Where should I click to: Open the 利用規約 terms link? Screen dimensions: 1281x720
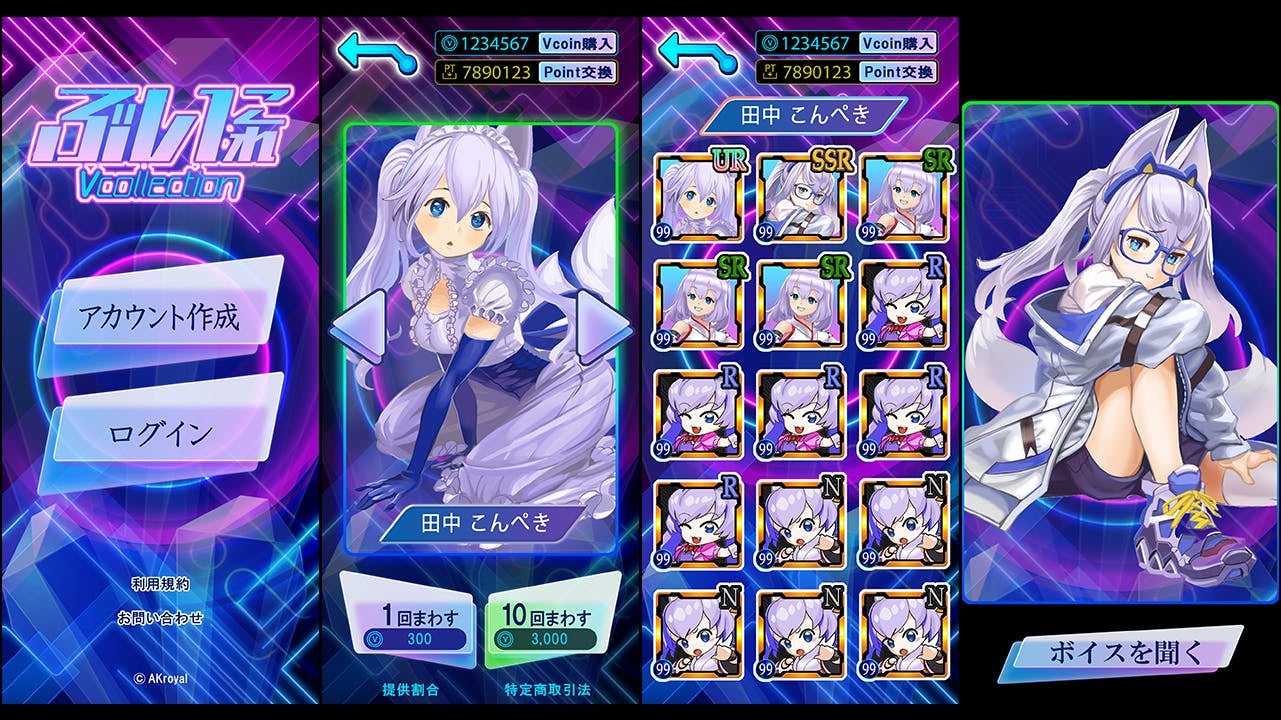coord(160,584)
